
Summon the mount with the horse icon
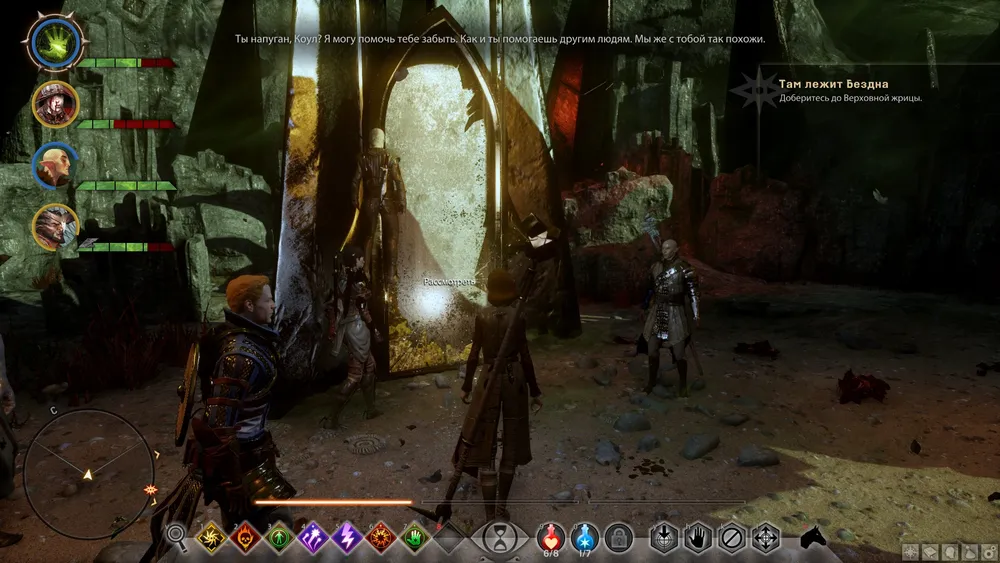pos(813,538)
